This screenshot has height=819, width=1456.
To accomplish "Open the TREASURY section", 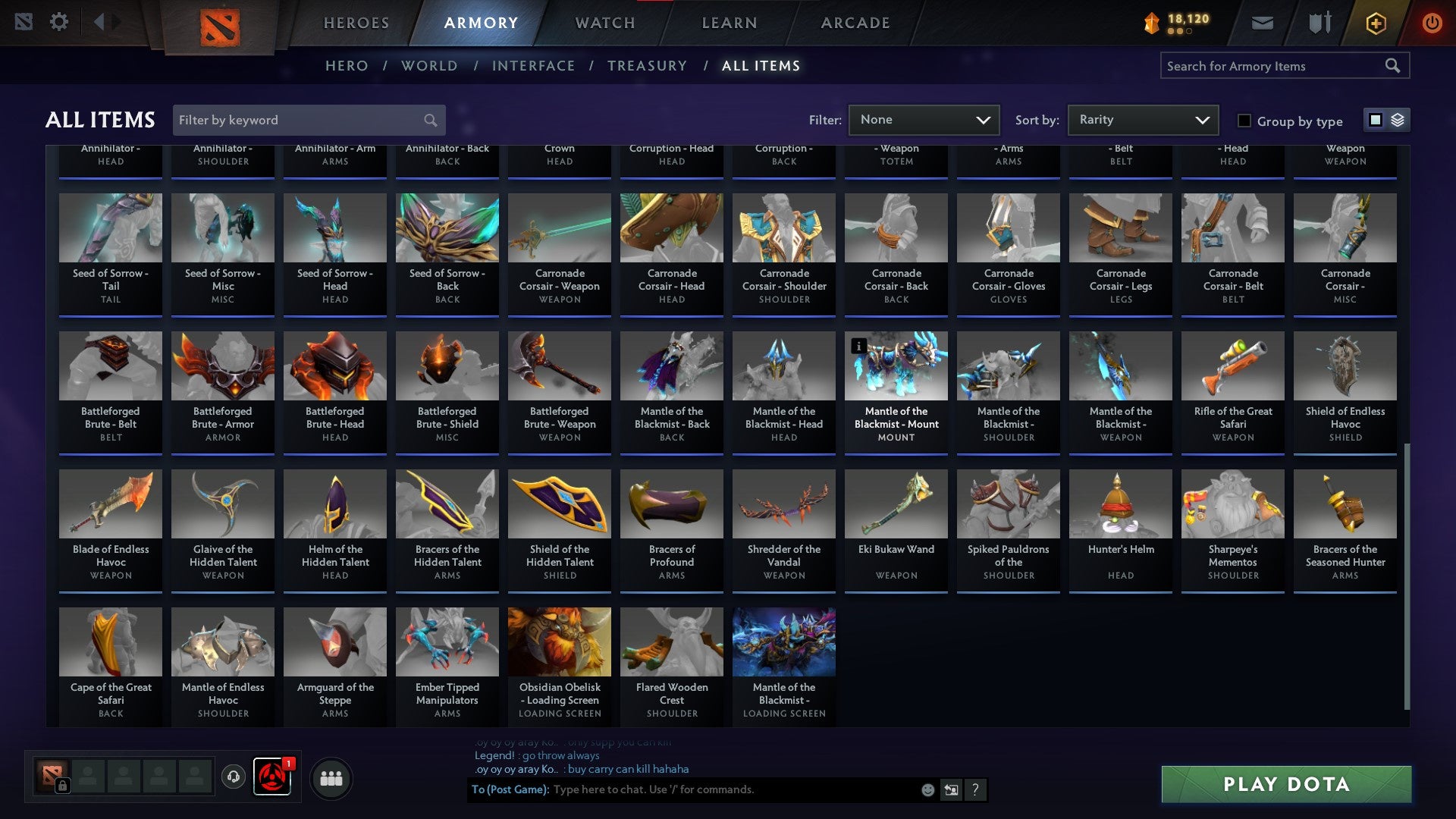I will point(648,66).
